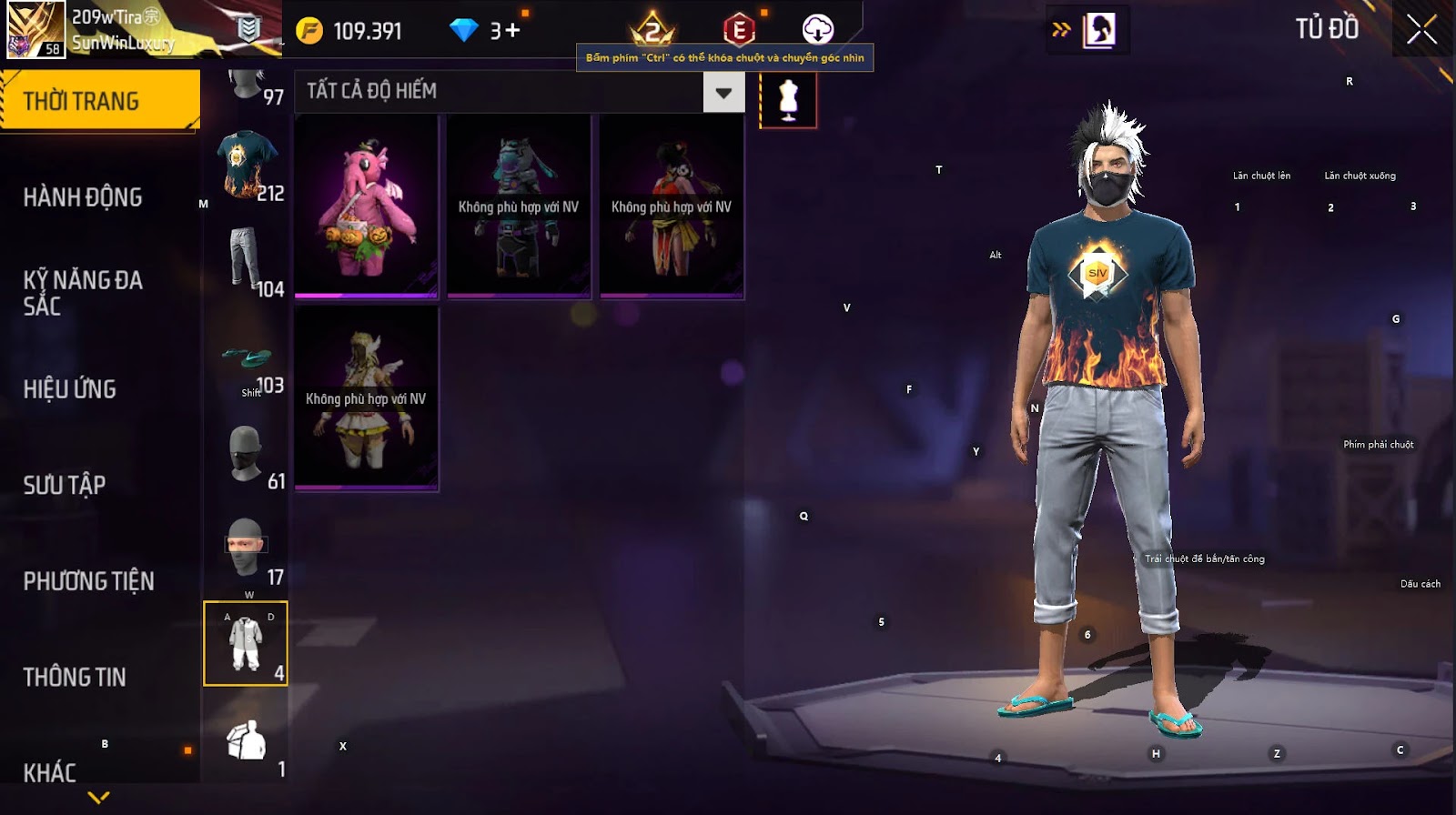The height and width of the screenshot is (815, 1456).
Task: Choose the pants category with 104 items
Action: (246, 261)
